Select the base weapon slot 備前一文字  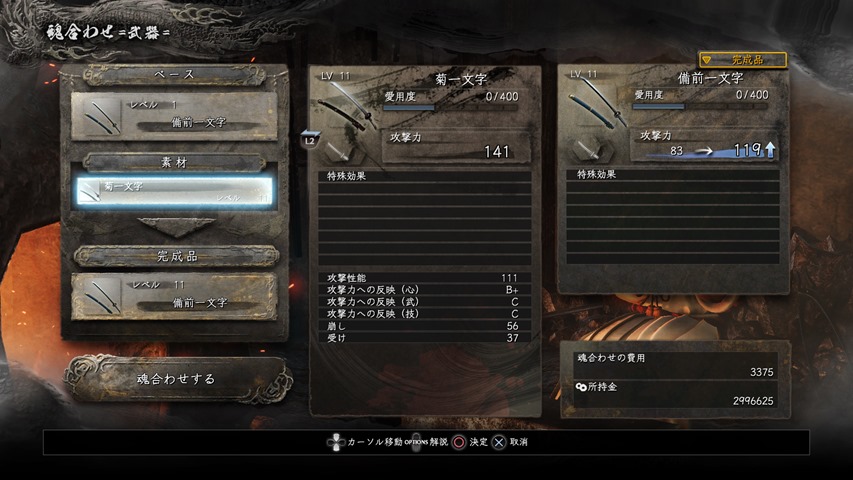click(x=175, y=116)
